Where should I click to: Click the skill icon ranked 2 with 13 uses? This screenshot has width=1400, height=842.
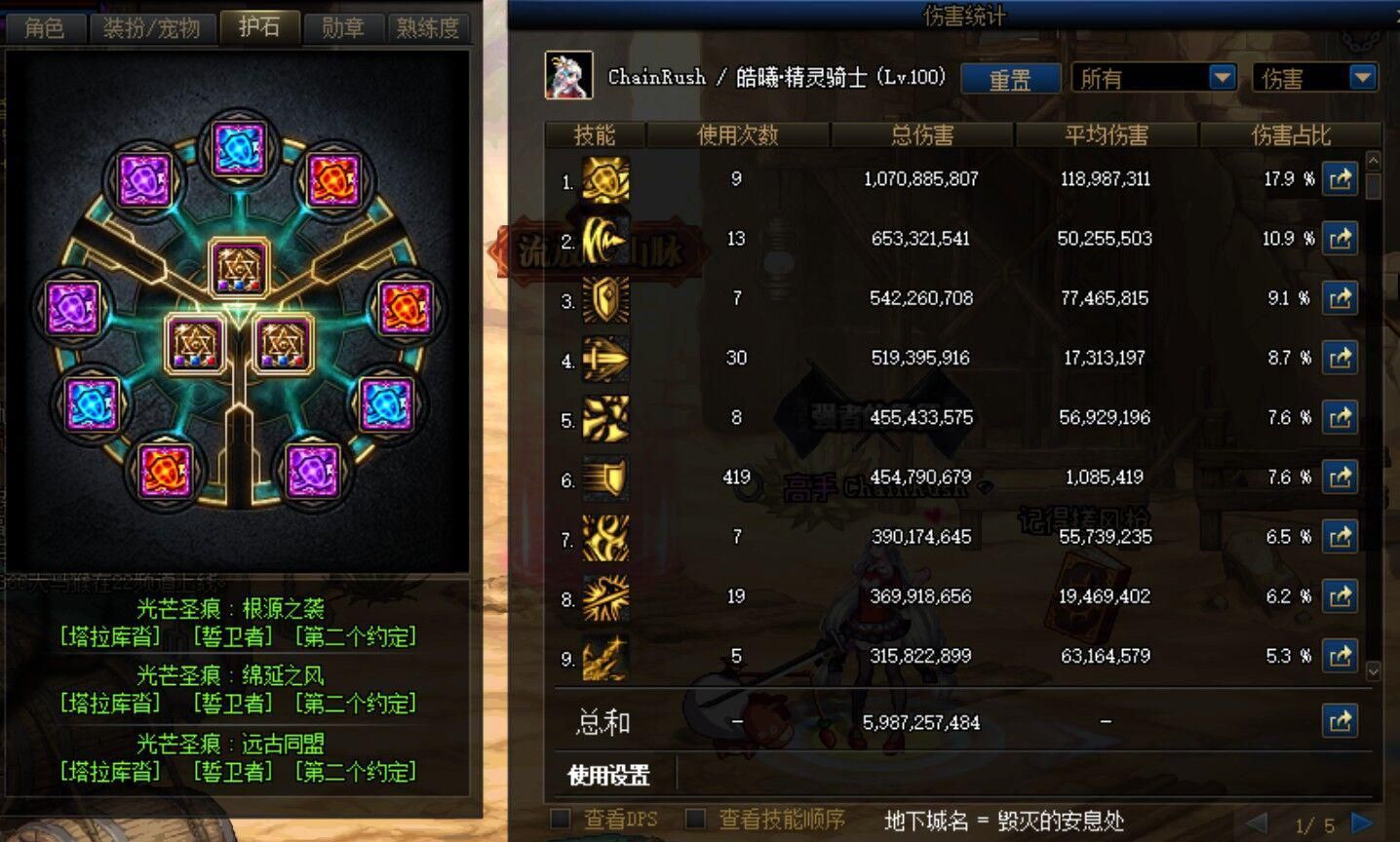pos(604,239)
